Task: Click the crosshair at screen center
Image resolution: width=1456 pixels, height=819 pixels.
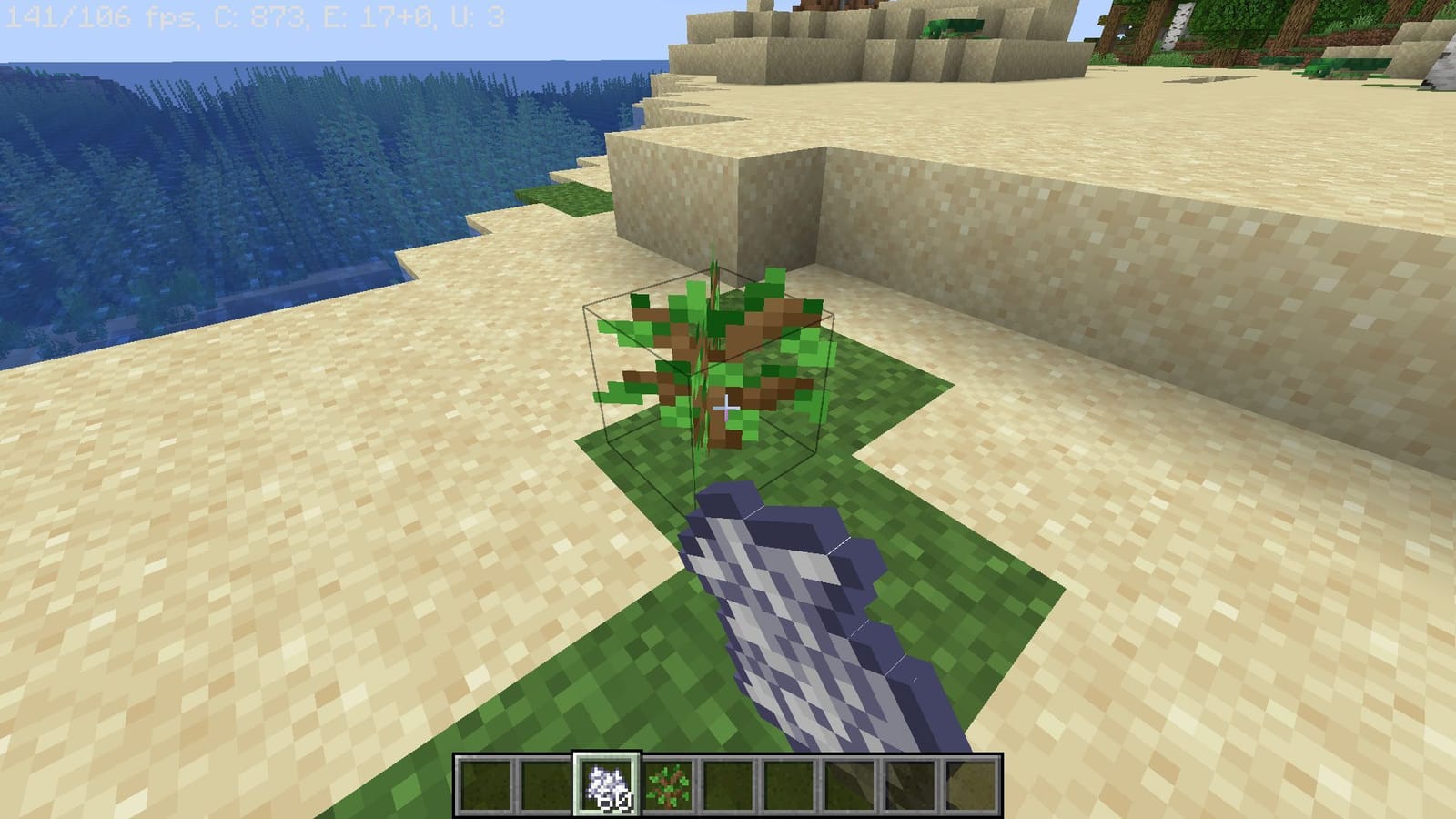Action: click(728, 409)
